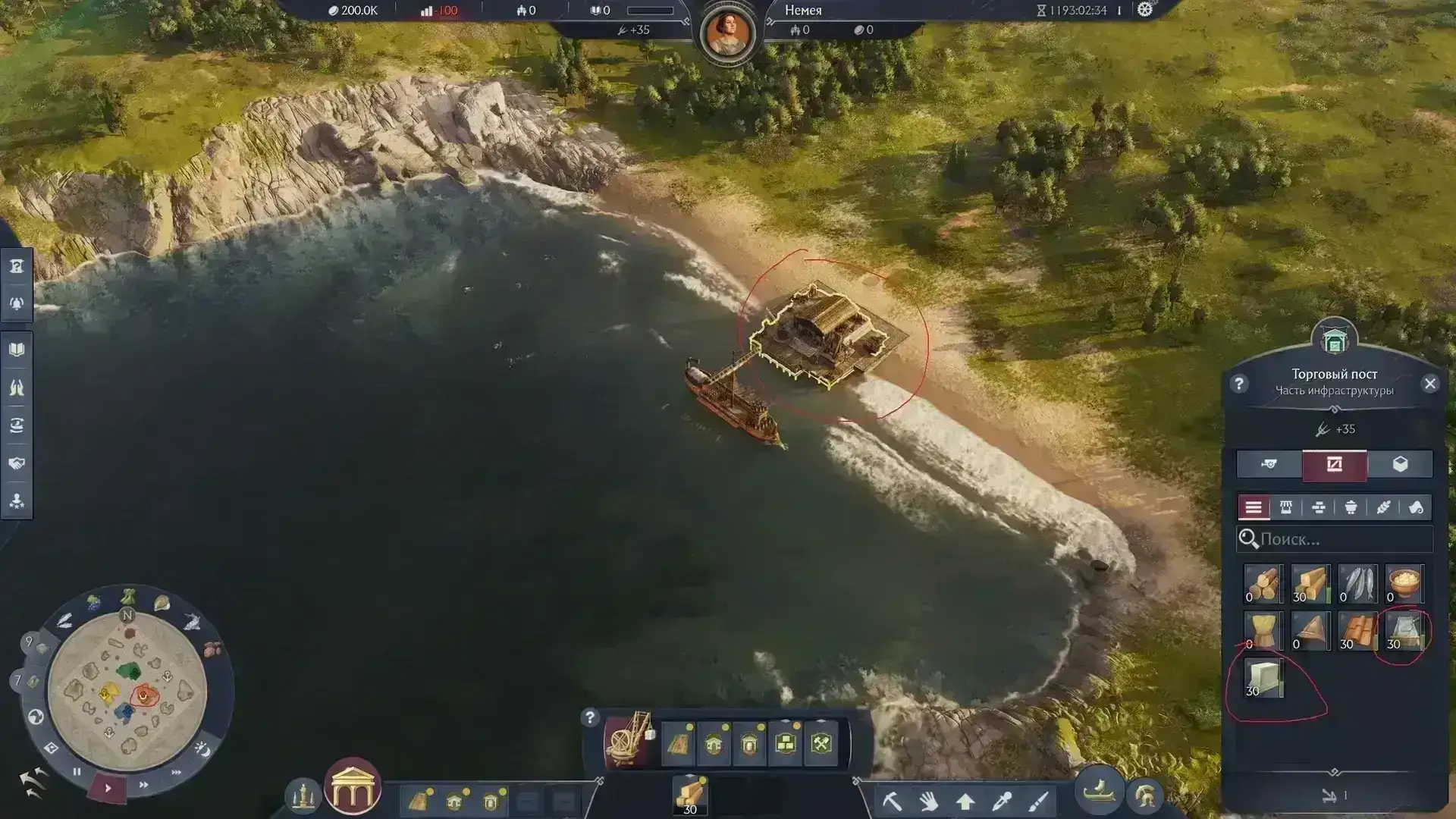Pause the game speed

[x=77, y=771]
